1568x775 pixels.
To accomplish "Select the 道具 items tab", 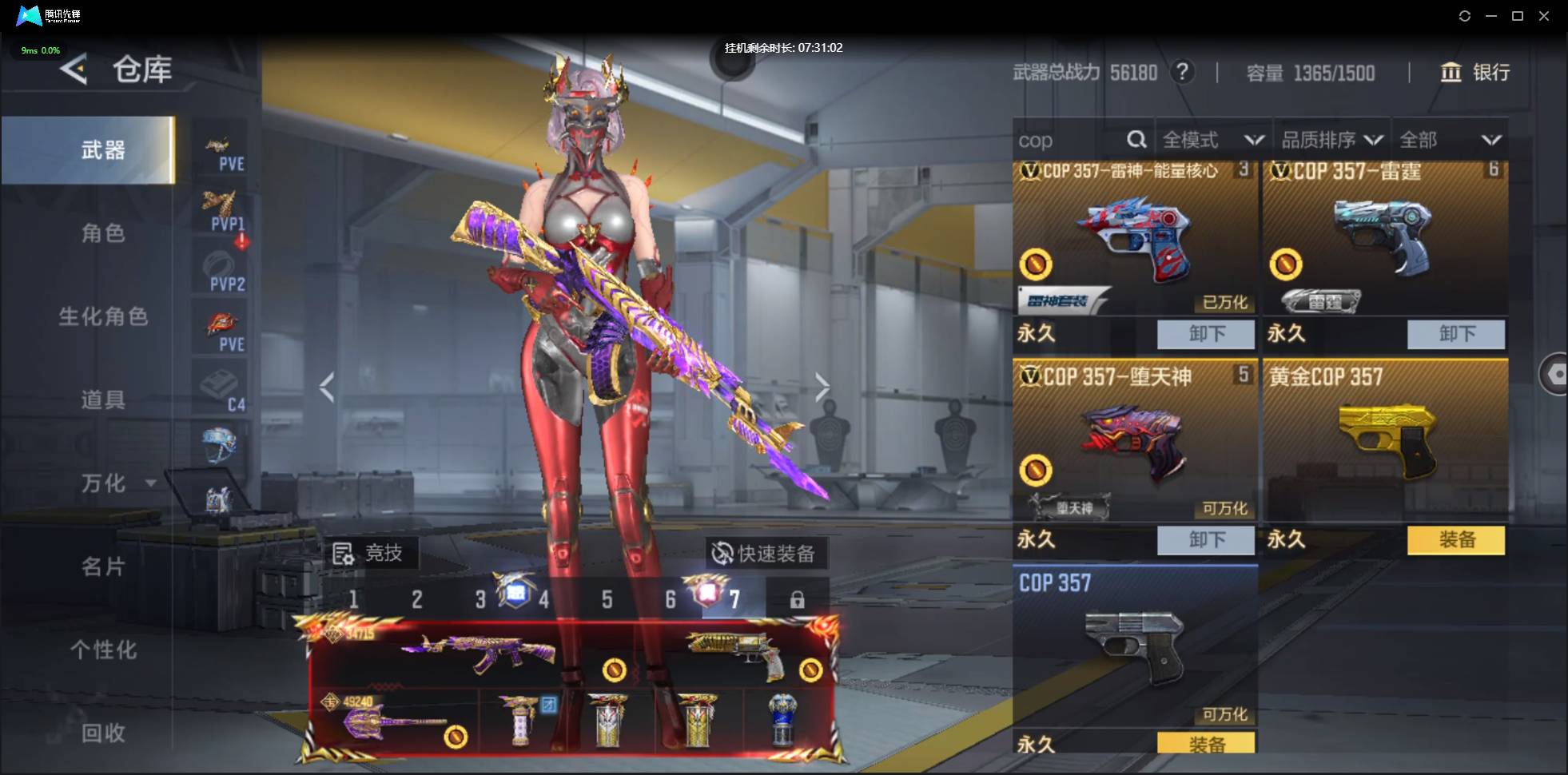I will (103, 399).
